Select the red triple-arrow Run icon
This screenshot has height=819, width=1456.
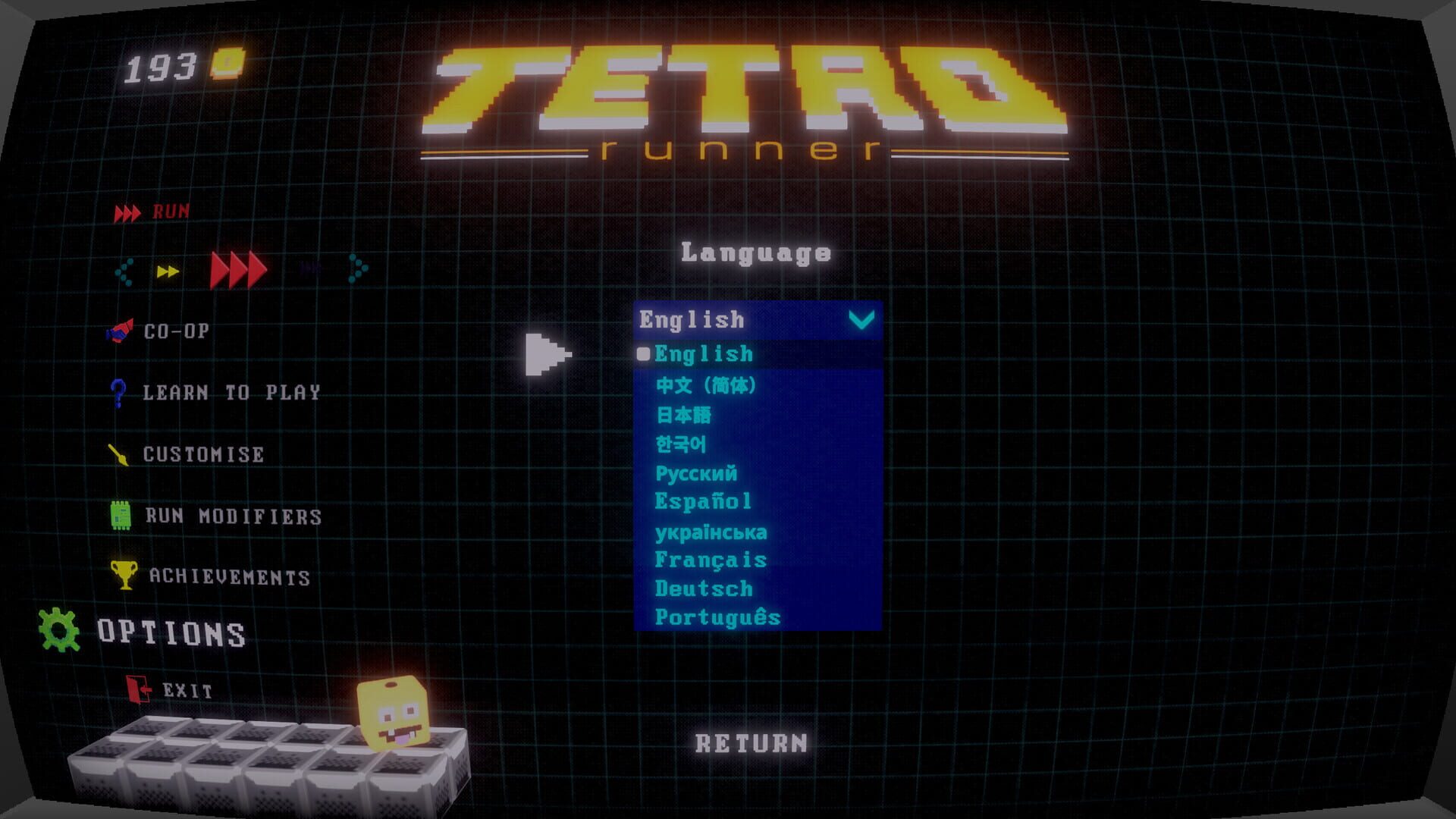(x=127, y=212)
